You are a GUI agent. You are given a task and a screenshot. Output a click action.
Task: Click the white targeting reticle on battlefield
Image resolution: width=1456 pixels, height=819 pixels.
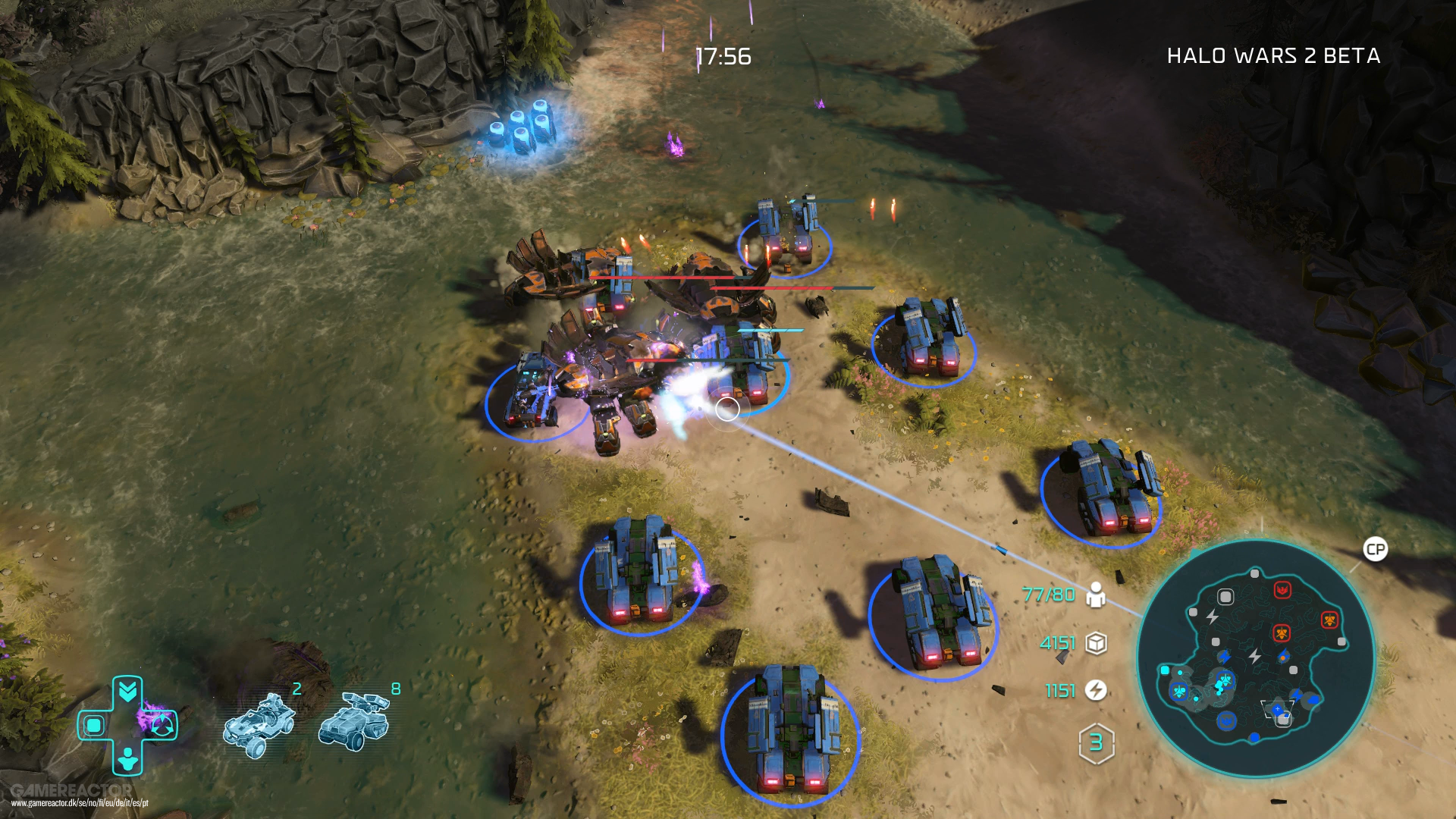[726, 409]
